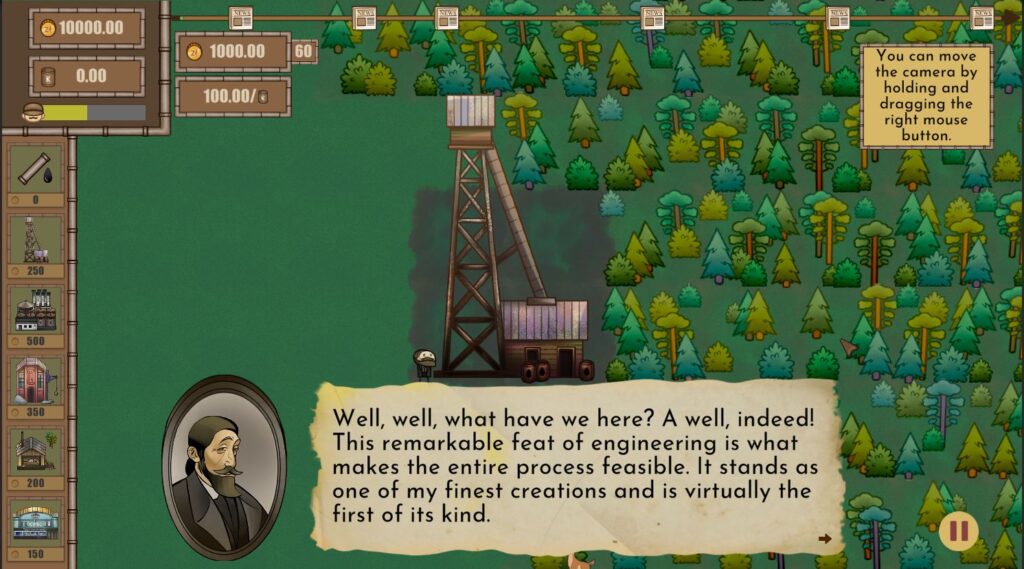Select the storefront building costing 150
The width and height of the screenshot is (1024, 569).
point(36,522)
